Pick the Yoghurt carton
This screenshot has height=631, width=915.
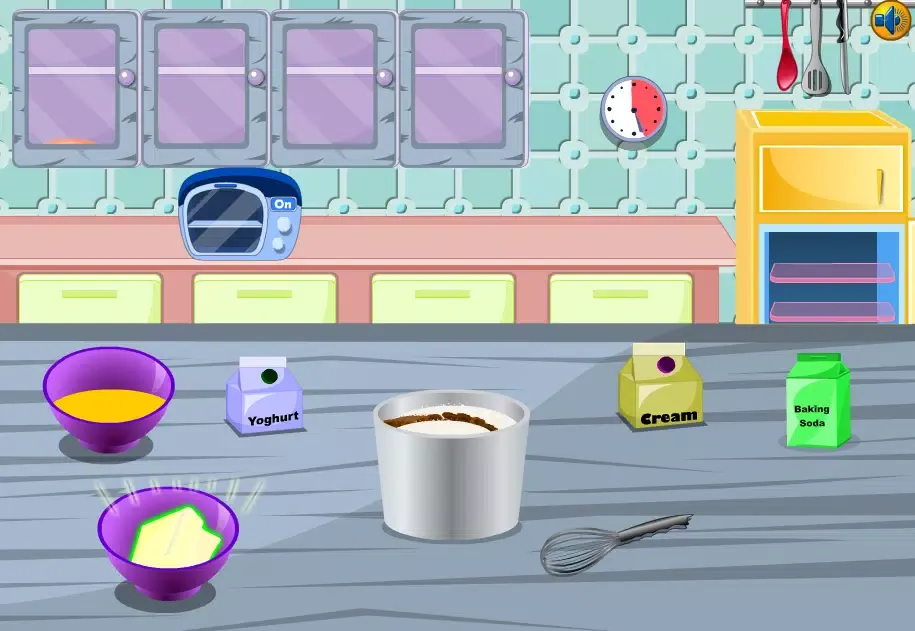point(265,397)
